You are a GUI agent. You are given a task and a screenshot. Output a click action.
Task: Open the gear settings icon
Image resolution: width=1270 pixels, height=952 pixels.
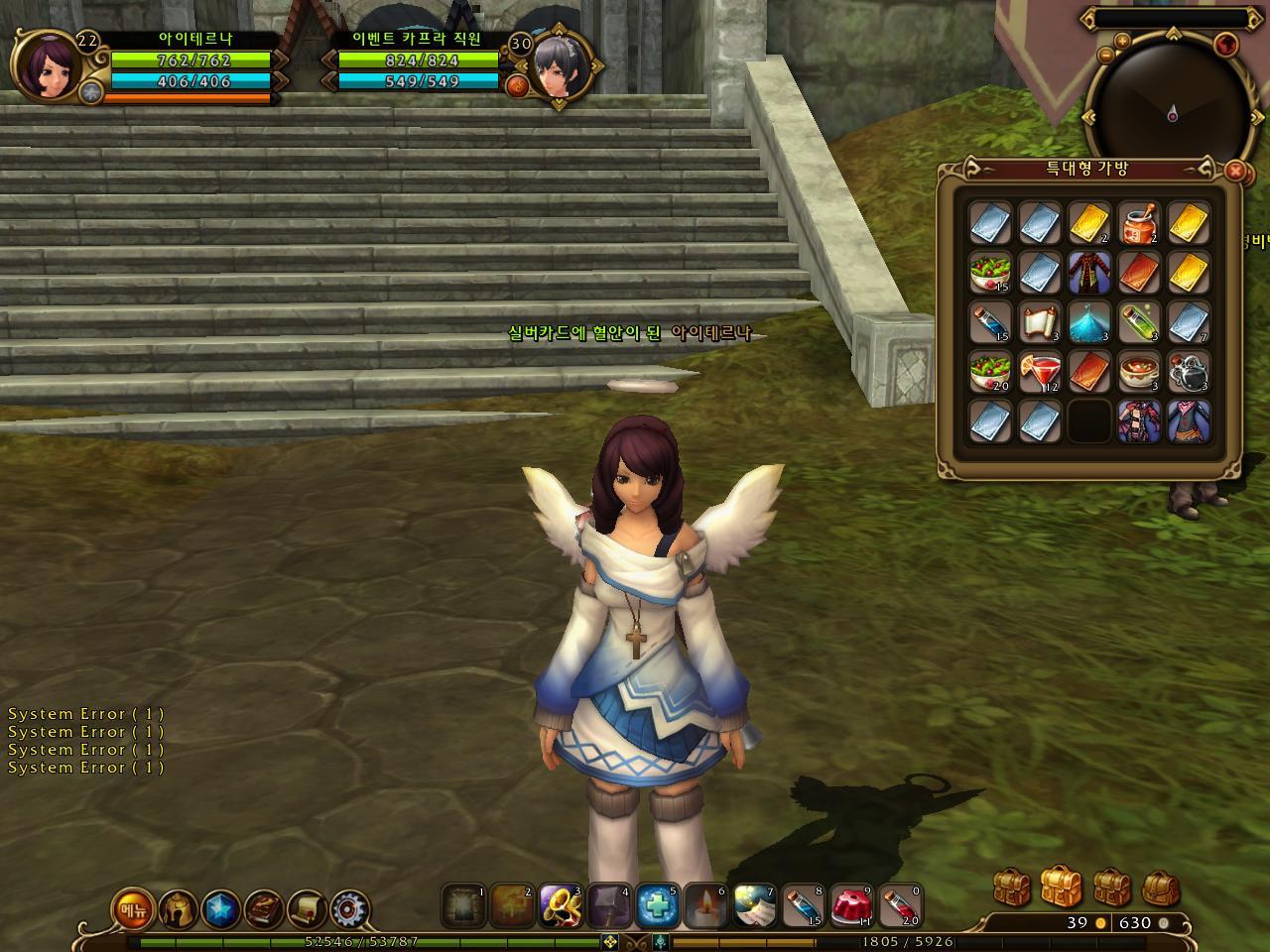click(350, 908)
